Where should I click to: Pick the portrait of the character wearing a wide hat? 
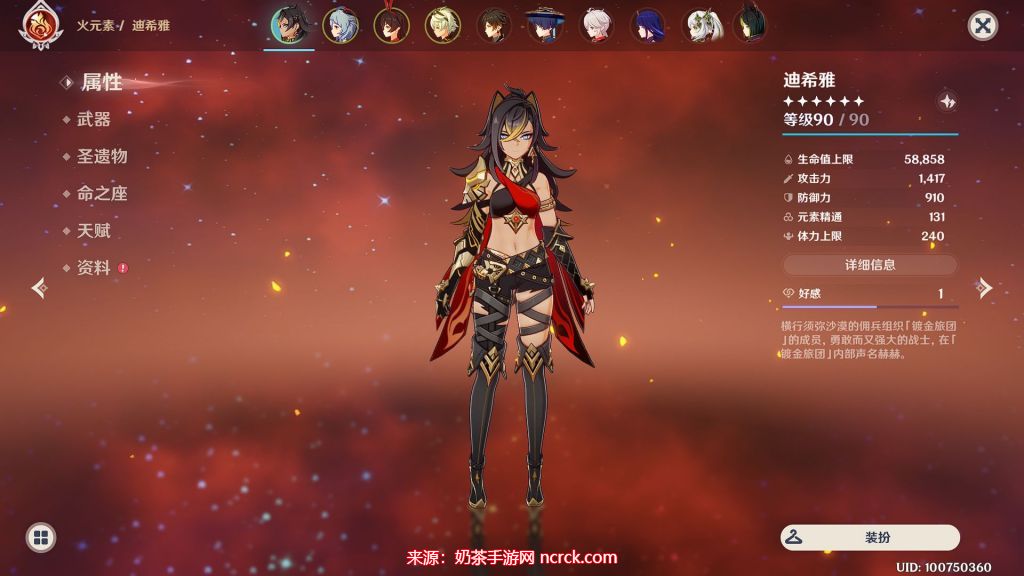pos(545,25)
